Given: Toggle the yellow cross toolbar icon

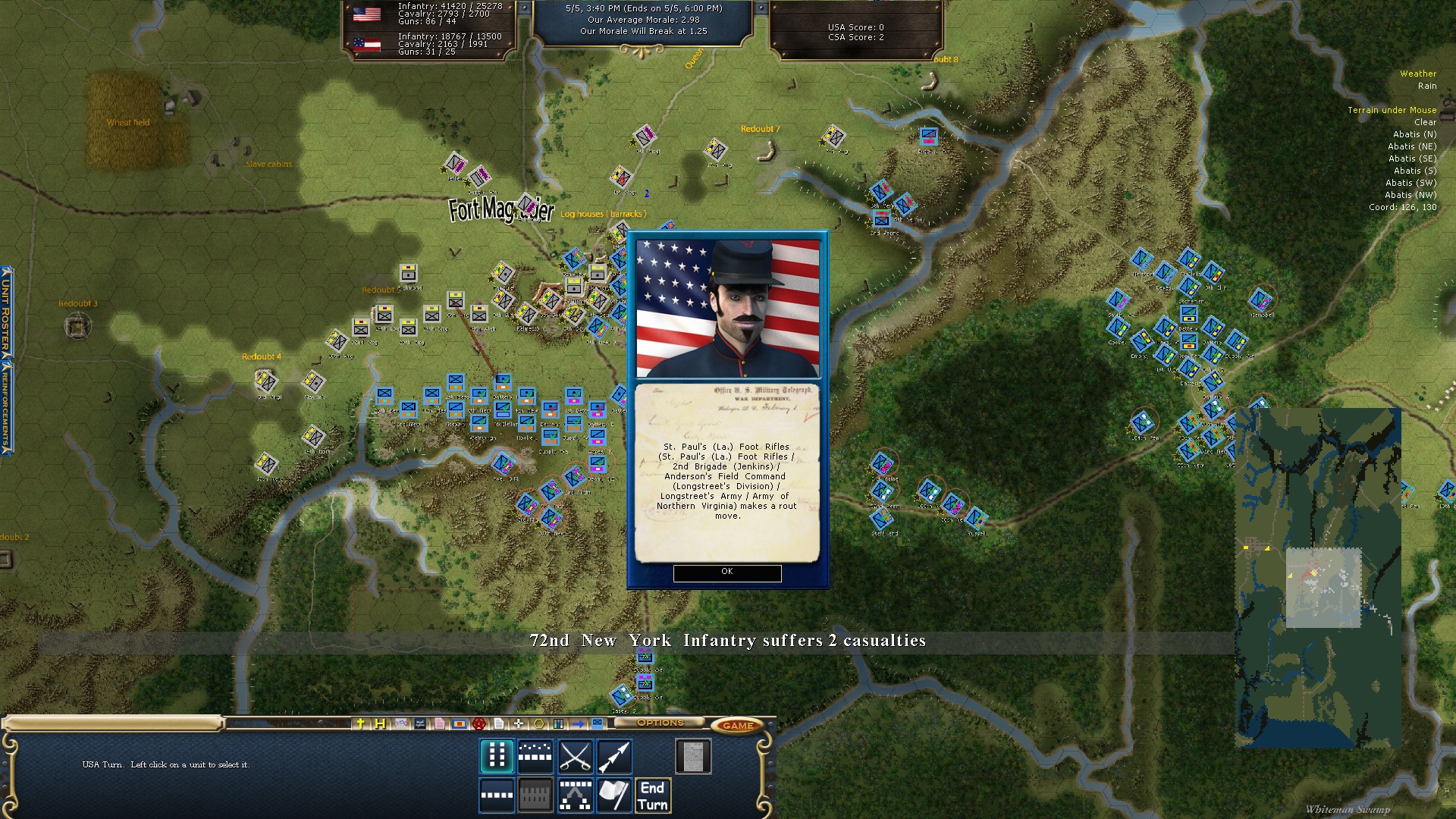Looking at the screenshot, I should (361, 723).
